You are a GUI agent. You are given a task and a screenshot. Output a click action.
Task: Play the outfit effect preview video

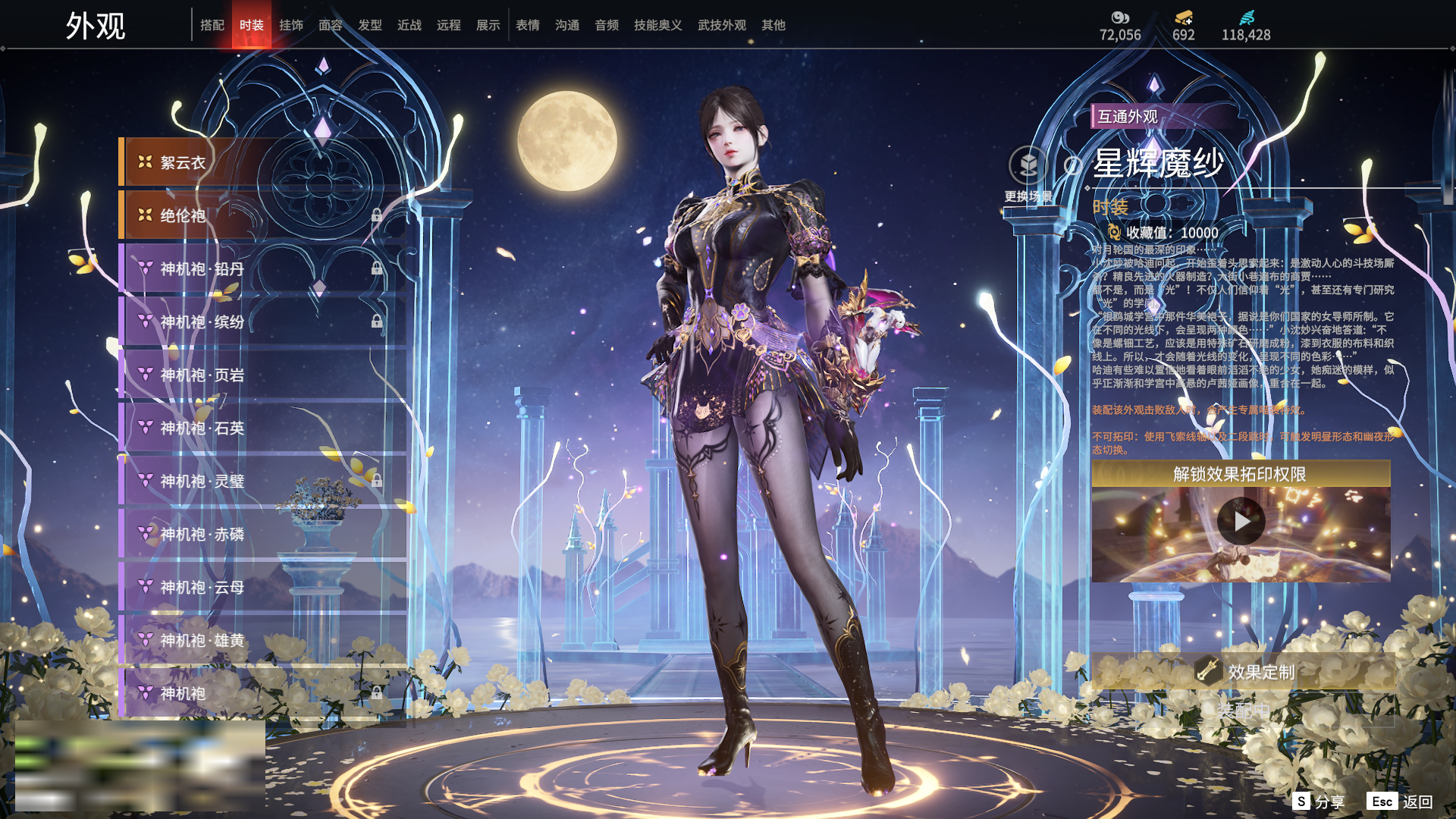point(1241,522)
